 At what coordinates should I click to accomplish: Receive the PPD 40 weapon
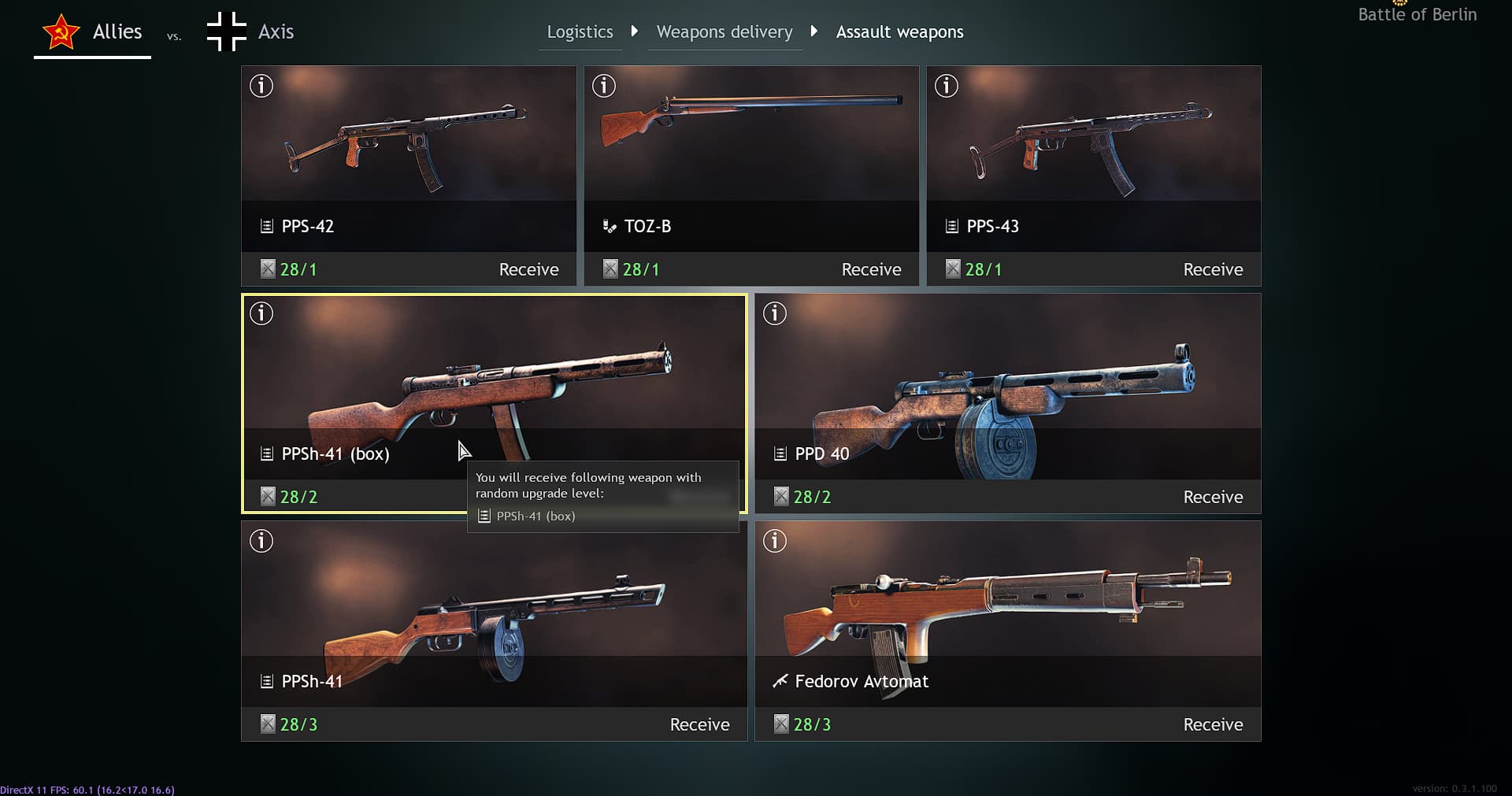pos(1213,497)
